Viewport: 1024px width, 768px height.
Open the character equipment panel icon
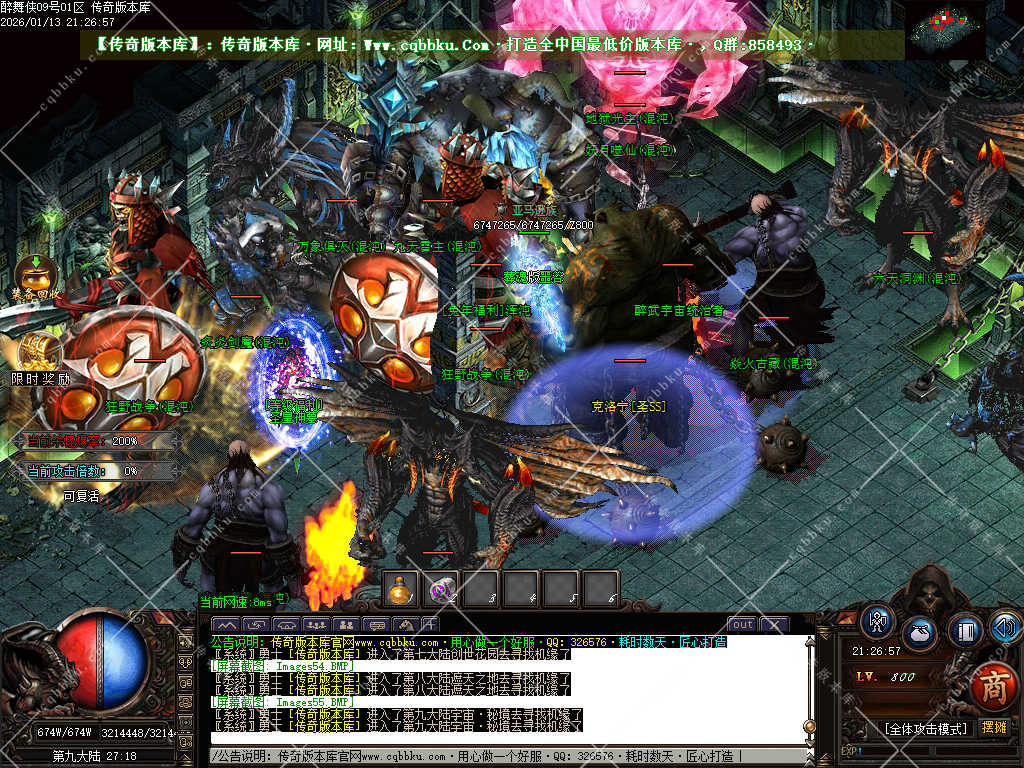879,622
